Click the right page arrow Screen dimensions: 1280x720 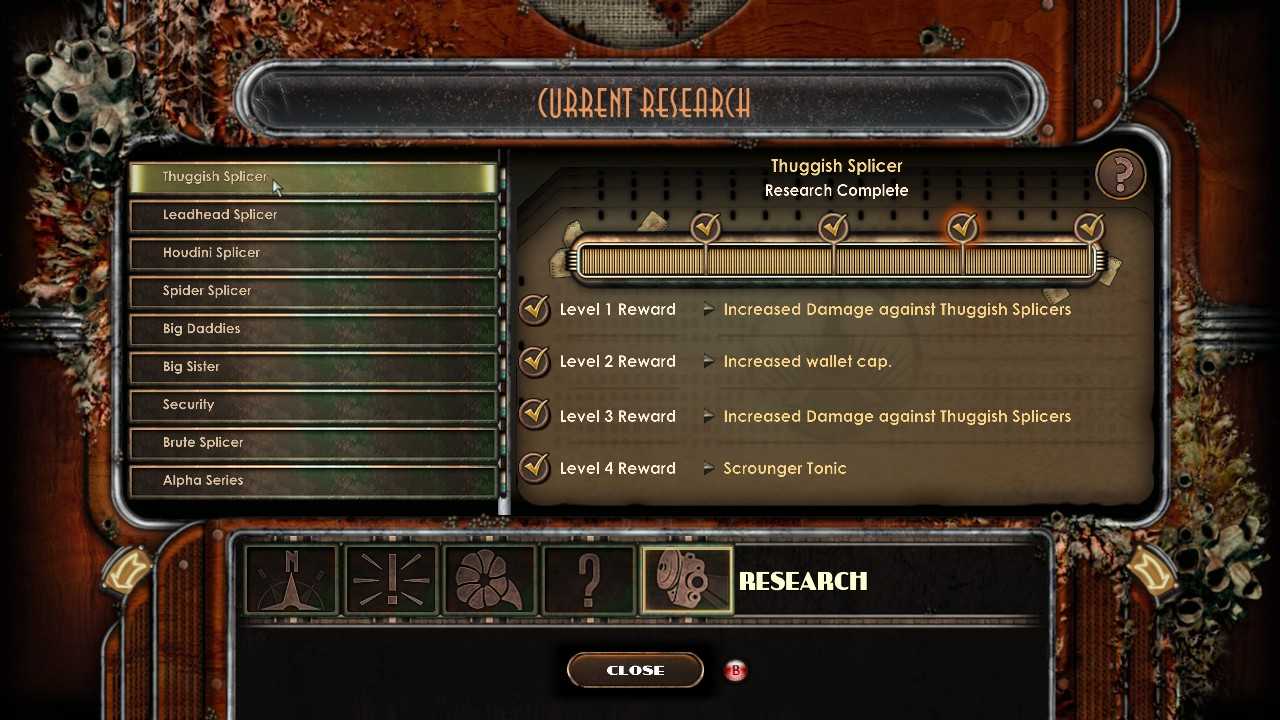1152,570
